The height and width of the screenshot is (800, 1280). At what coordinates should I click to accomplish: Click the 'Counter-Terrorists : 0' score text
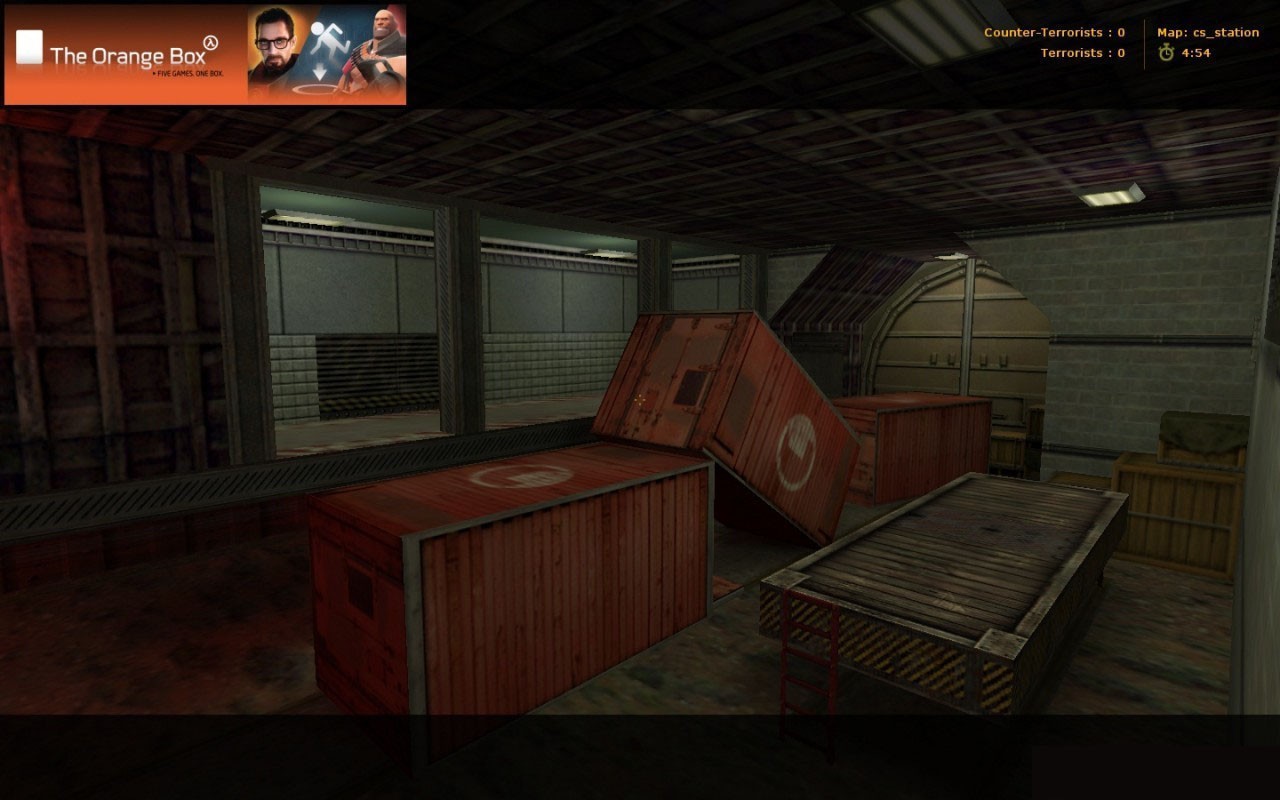click(1055, 31)
